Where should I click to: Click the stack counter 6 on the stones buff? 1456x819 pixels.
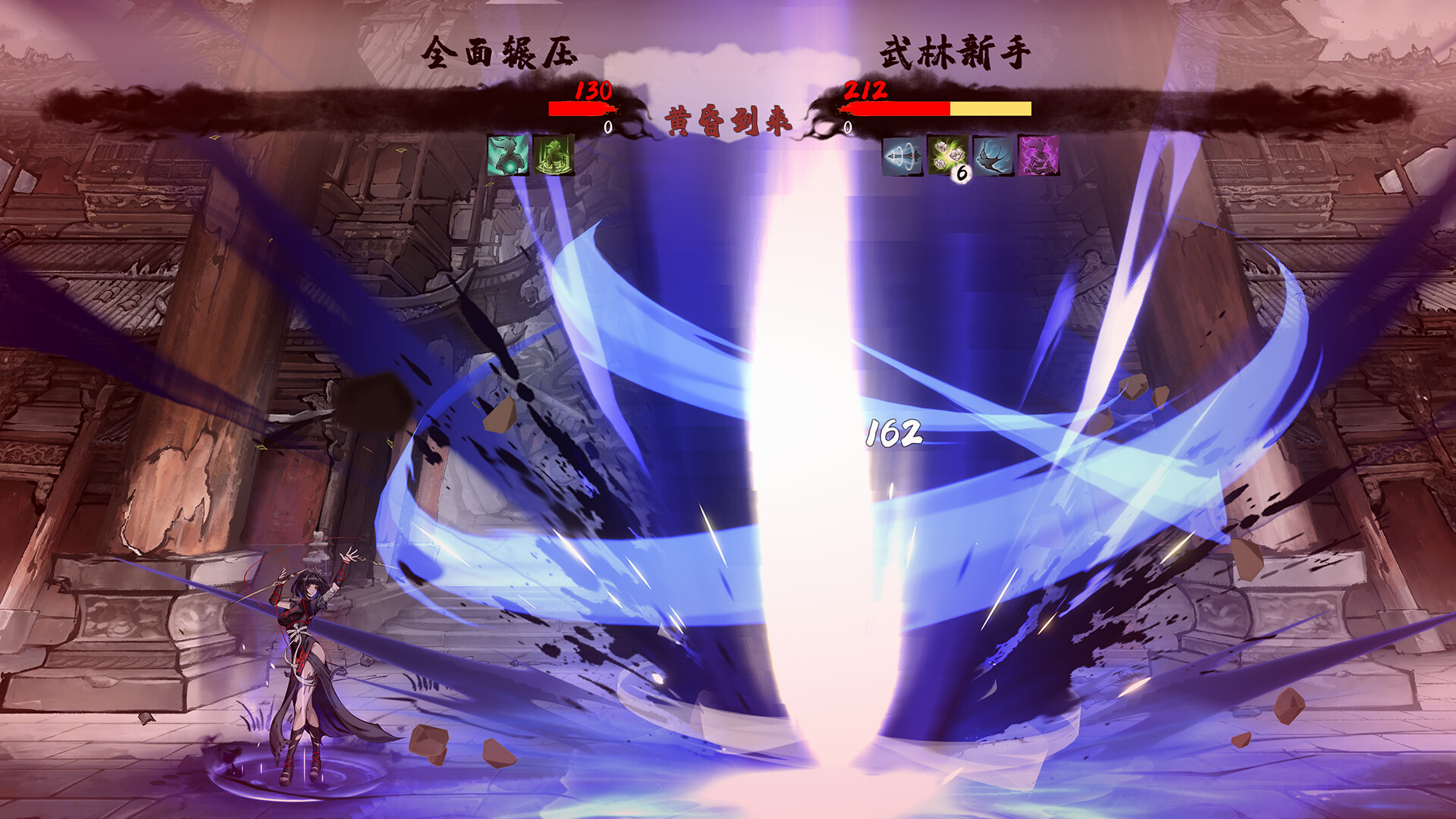[x=961, y=174]
